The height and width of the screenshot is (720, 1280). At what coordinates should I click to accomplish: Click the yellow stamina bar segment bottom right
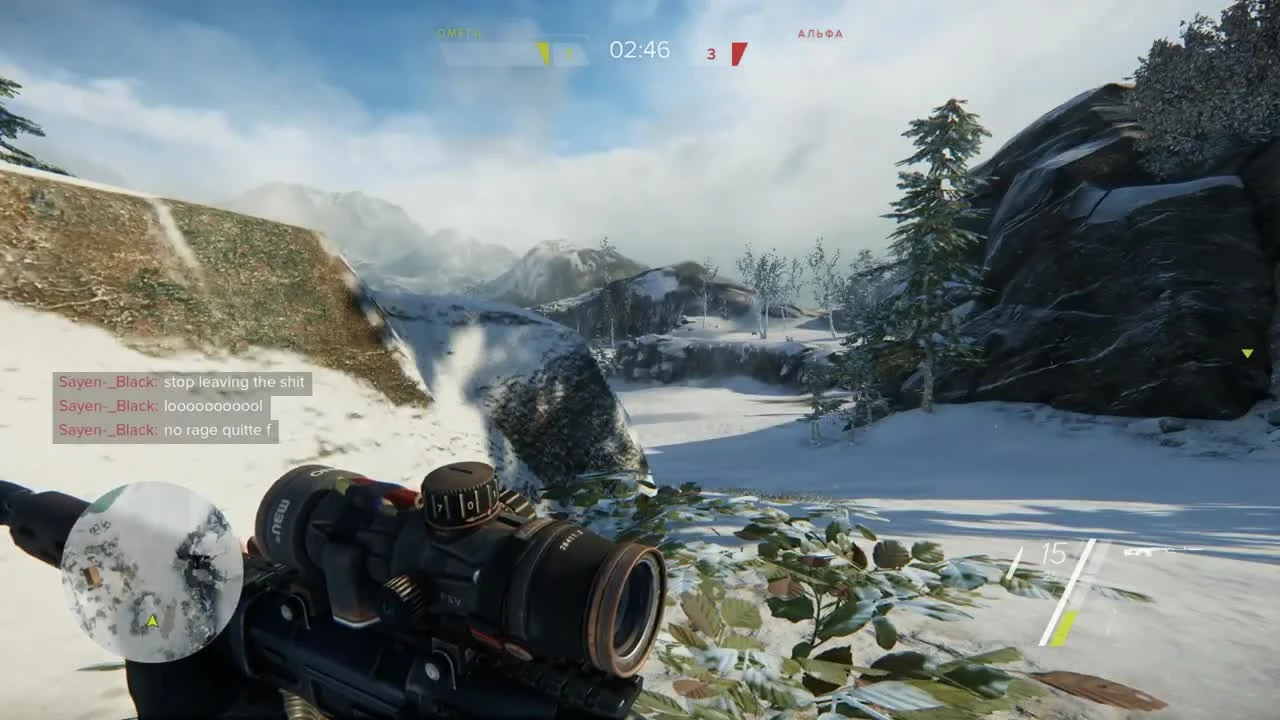[1062, 625]
